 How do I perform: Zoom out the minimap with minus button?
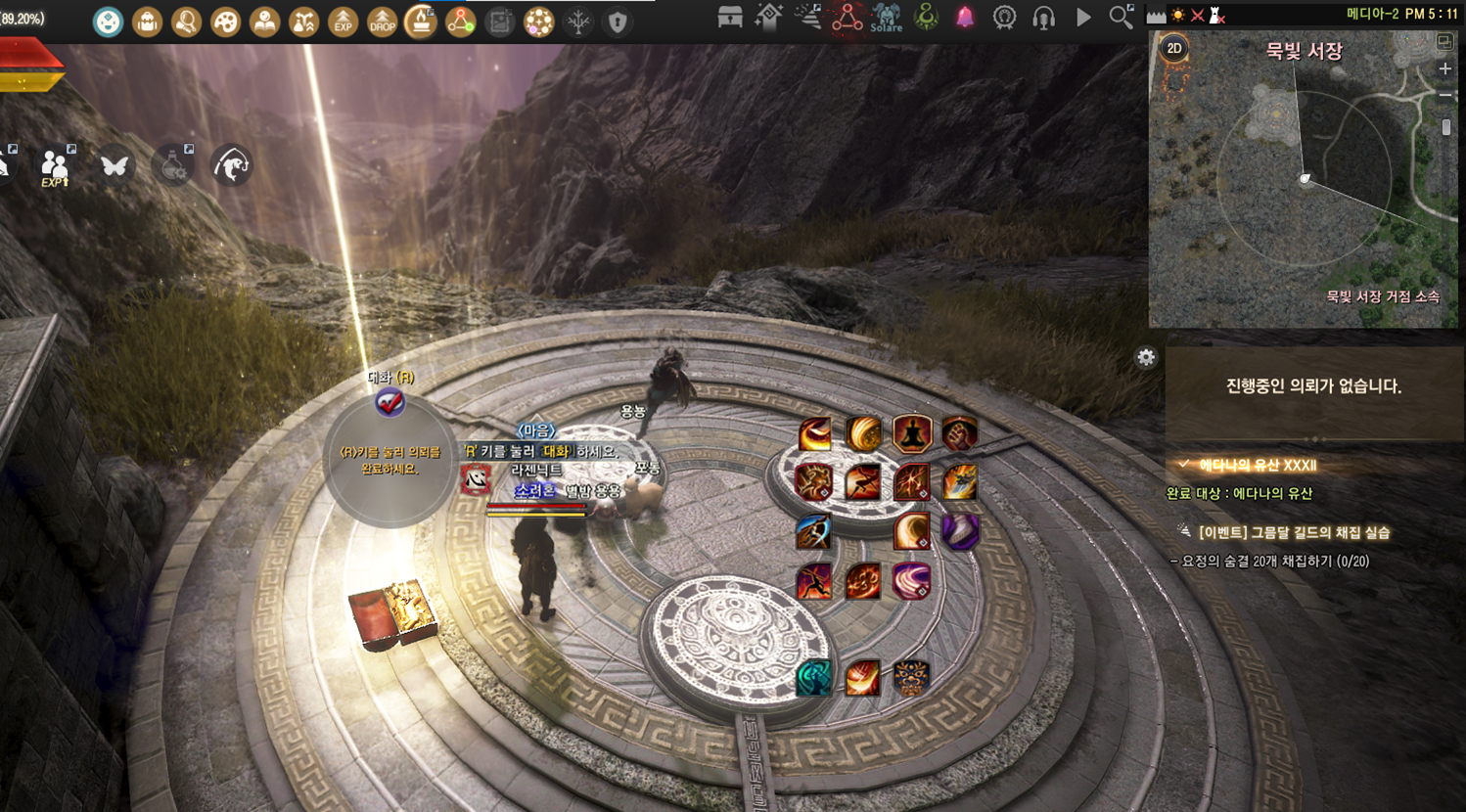1444,95
